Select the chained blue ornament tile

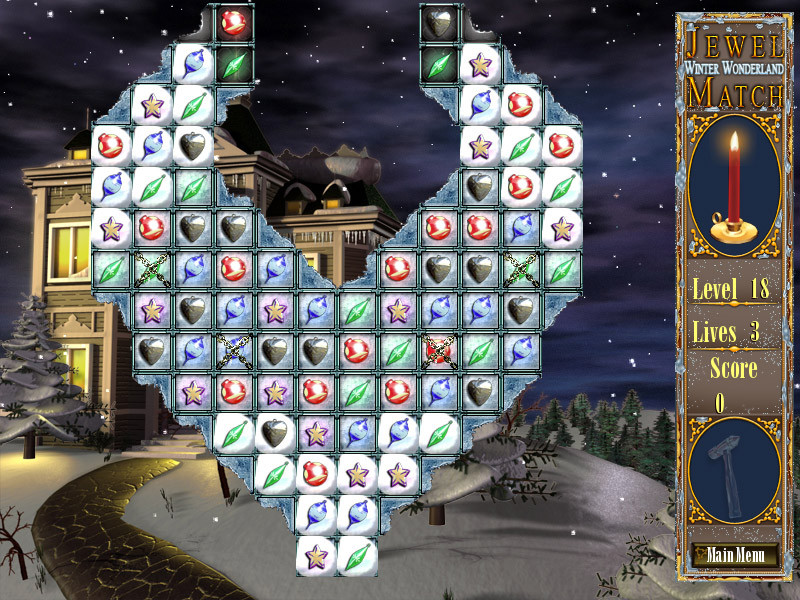coord(234,350)
